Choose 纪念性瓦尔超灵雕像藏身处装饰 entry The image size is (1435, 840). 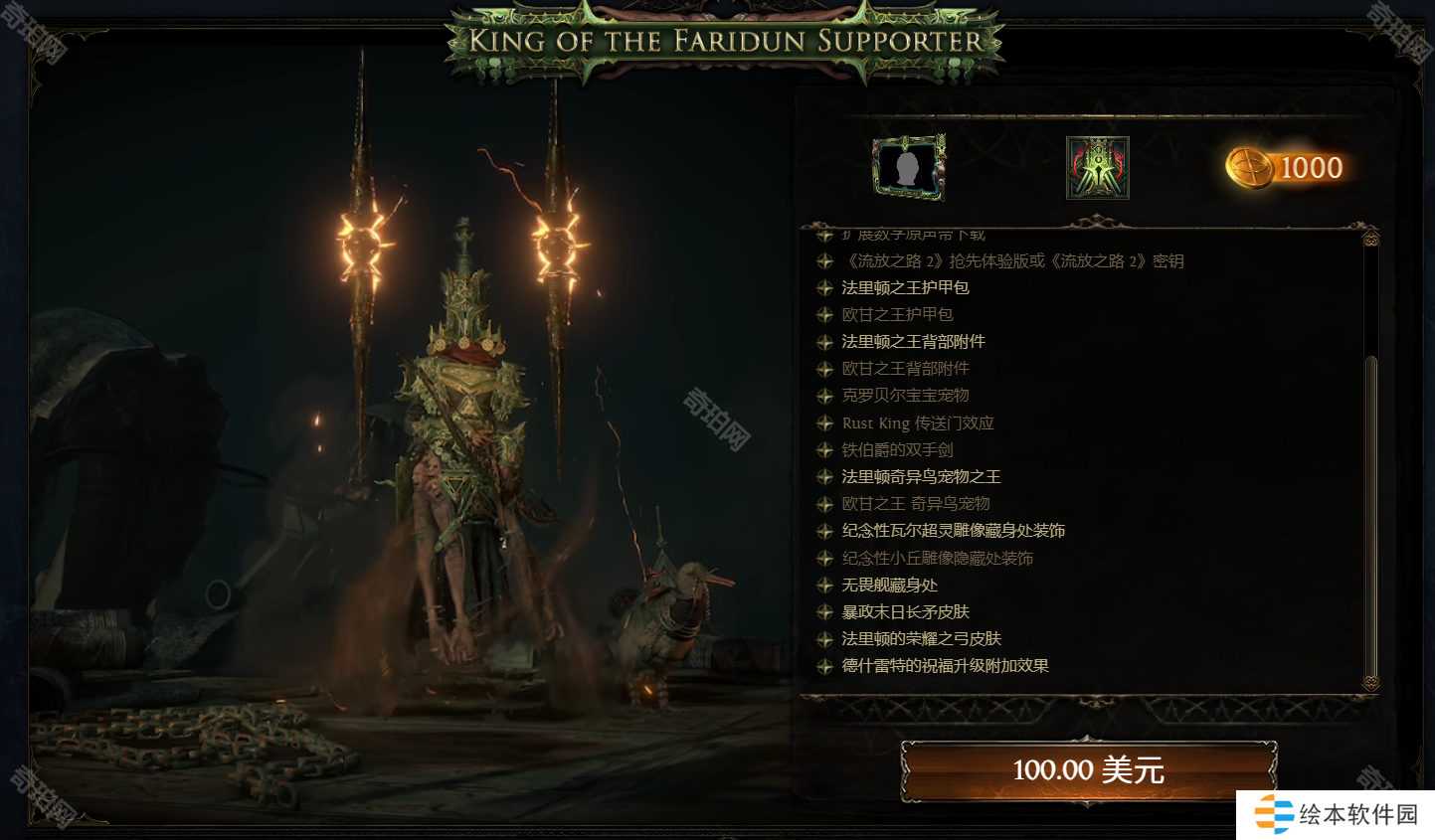click(953, 531)
